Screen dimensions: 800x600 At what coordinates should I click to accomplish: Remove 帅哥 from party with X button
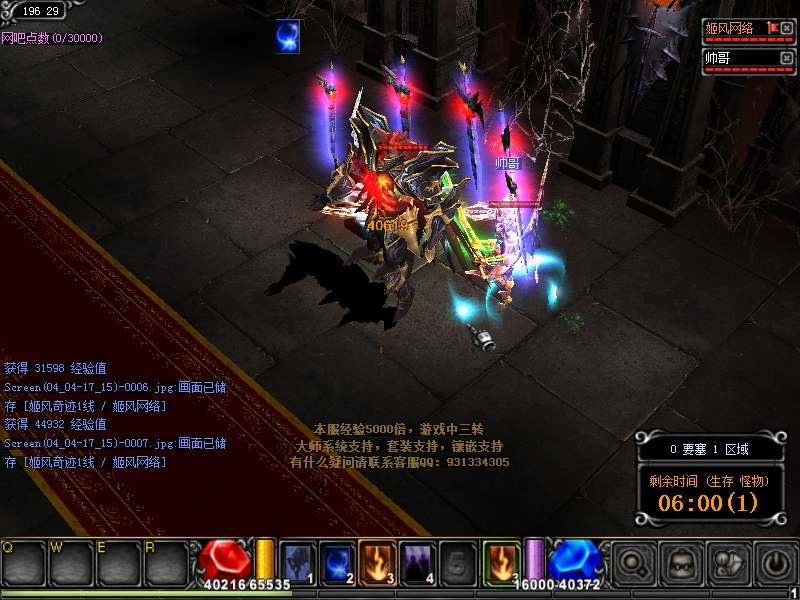coord(786,57)
